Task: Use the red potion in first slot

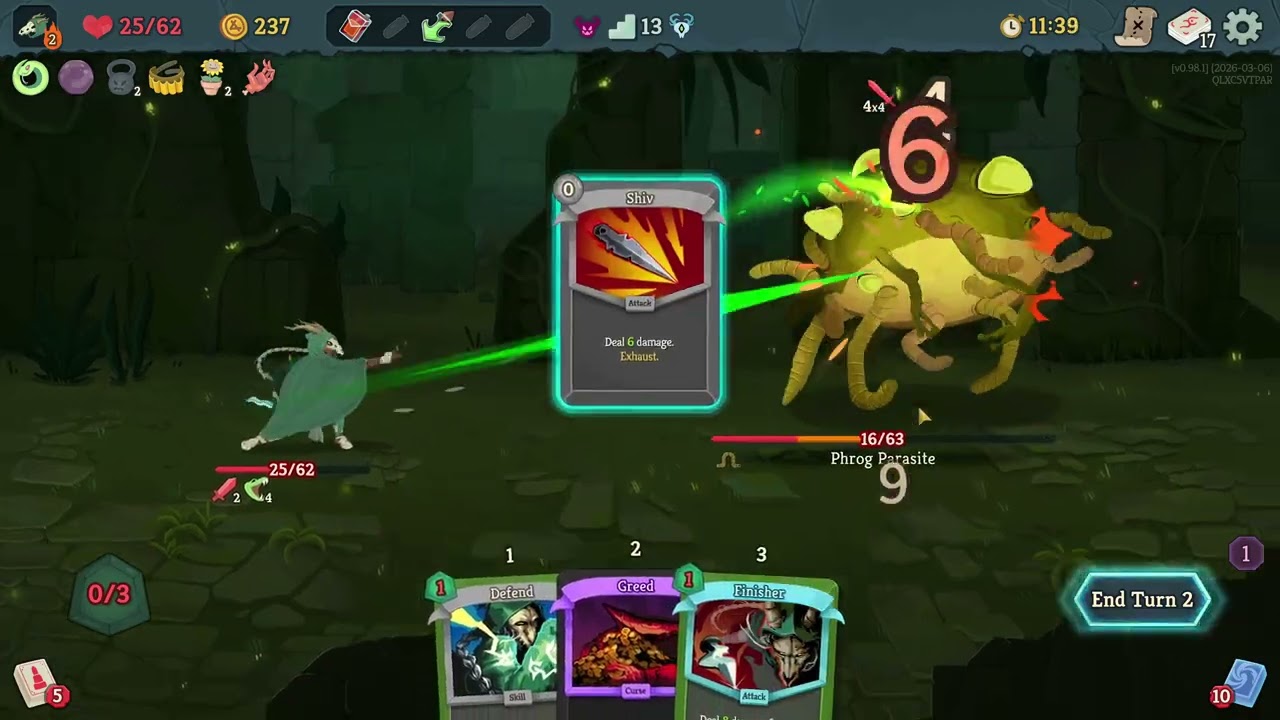Action: (x=355, y=27)
